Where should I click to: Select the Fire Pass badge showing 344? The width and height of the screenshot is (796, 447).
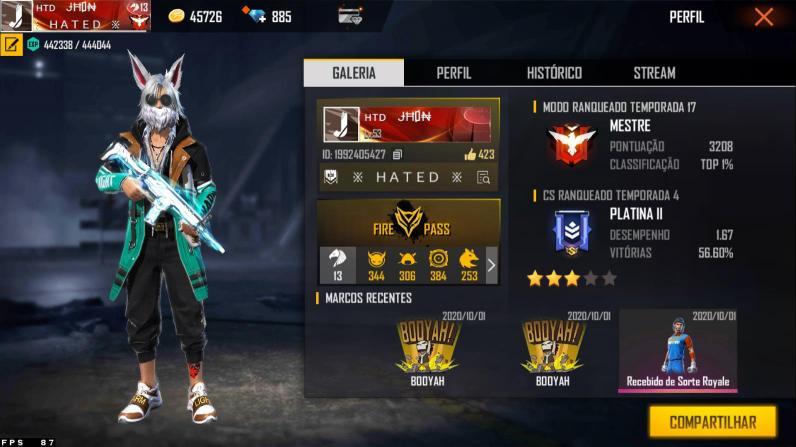[x=376, y=265]
